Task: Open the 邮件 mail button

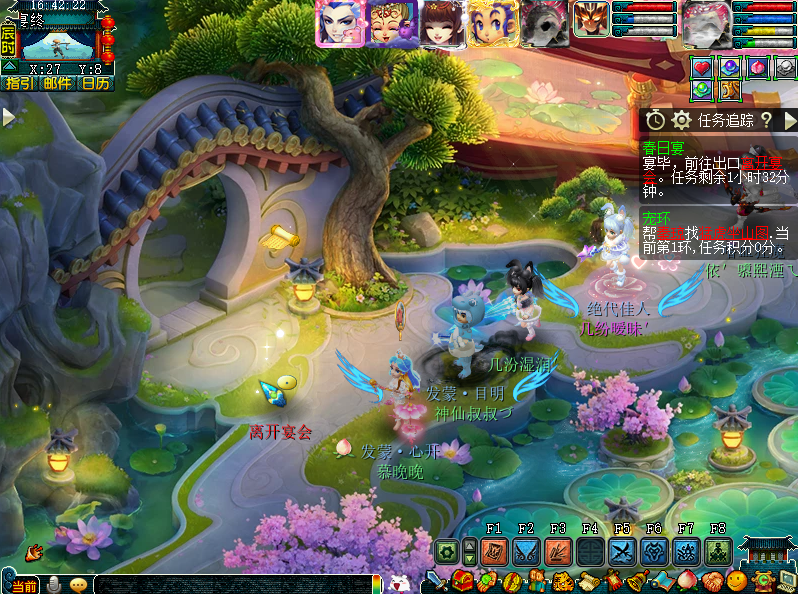Action: (x=57, y=83)
